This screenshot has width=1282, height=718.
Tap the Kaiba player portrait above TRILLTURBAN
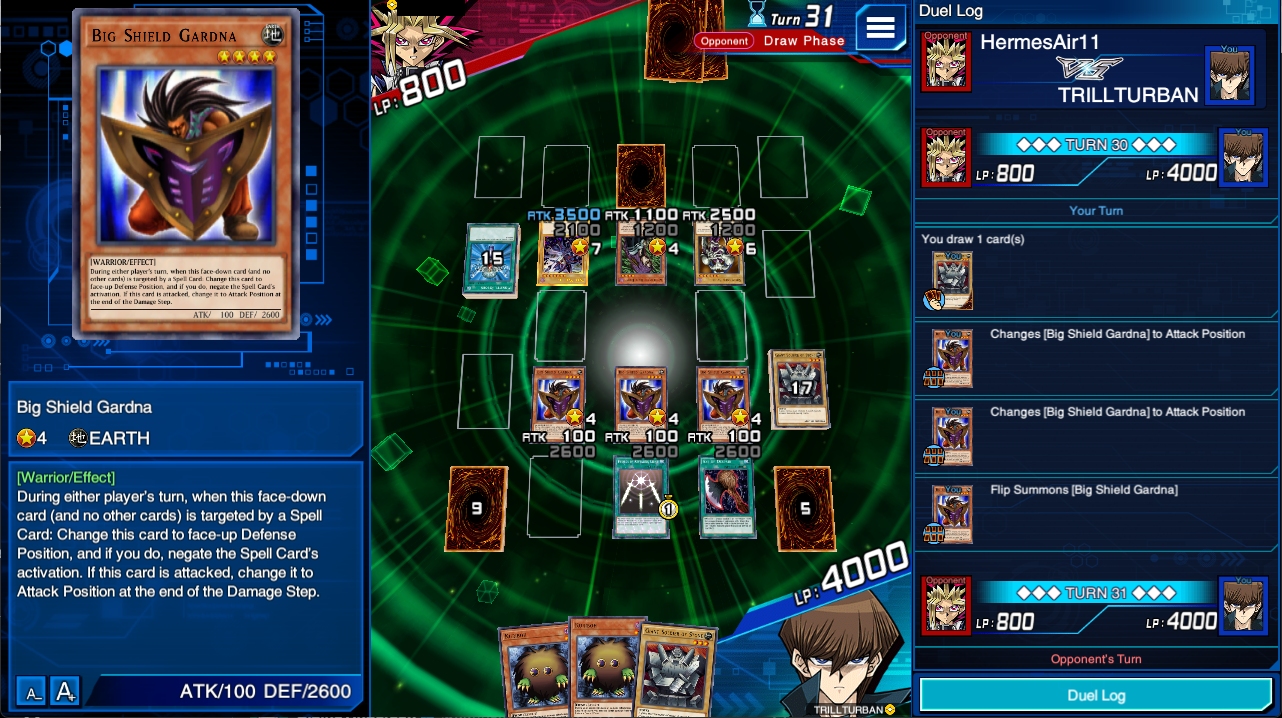[x=835, y=655]
